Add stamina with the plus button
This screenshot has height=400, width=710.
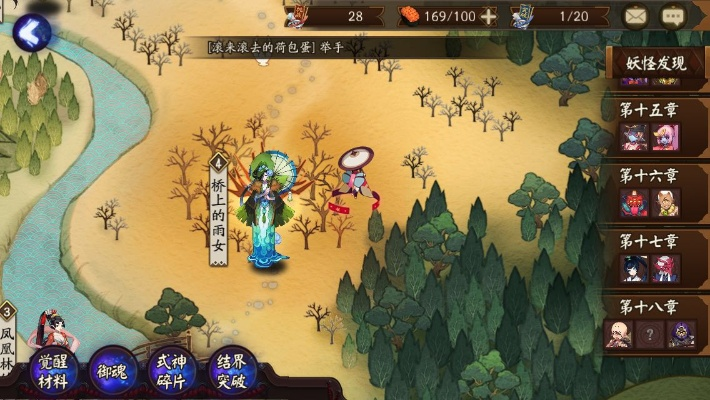(488, 16)
